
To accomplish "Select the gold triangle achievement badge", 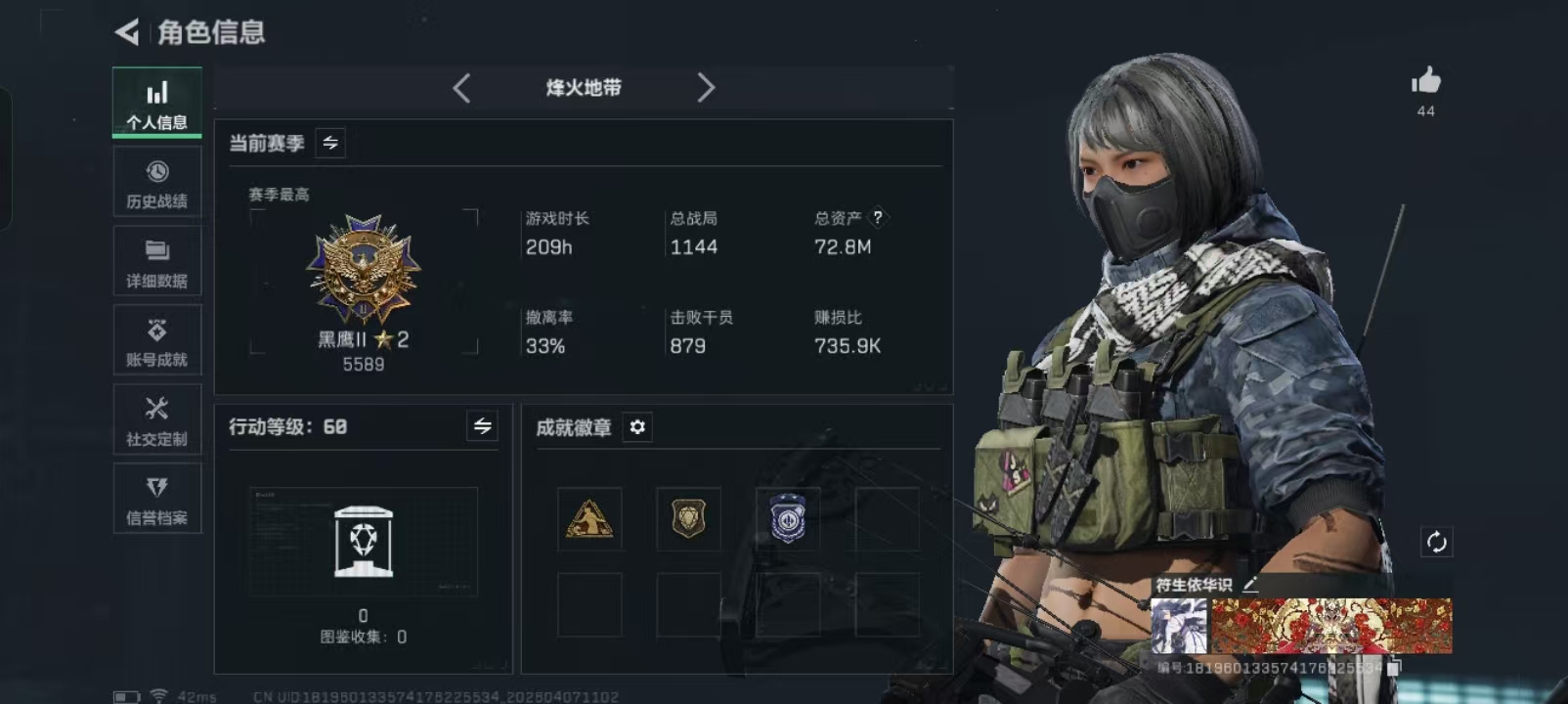I will point(589,519).
